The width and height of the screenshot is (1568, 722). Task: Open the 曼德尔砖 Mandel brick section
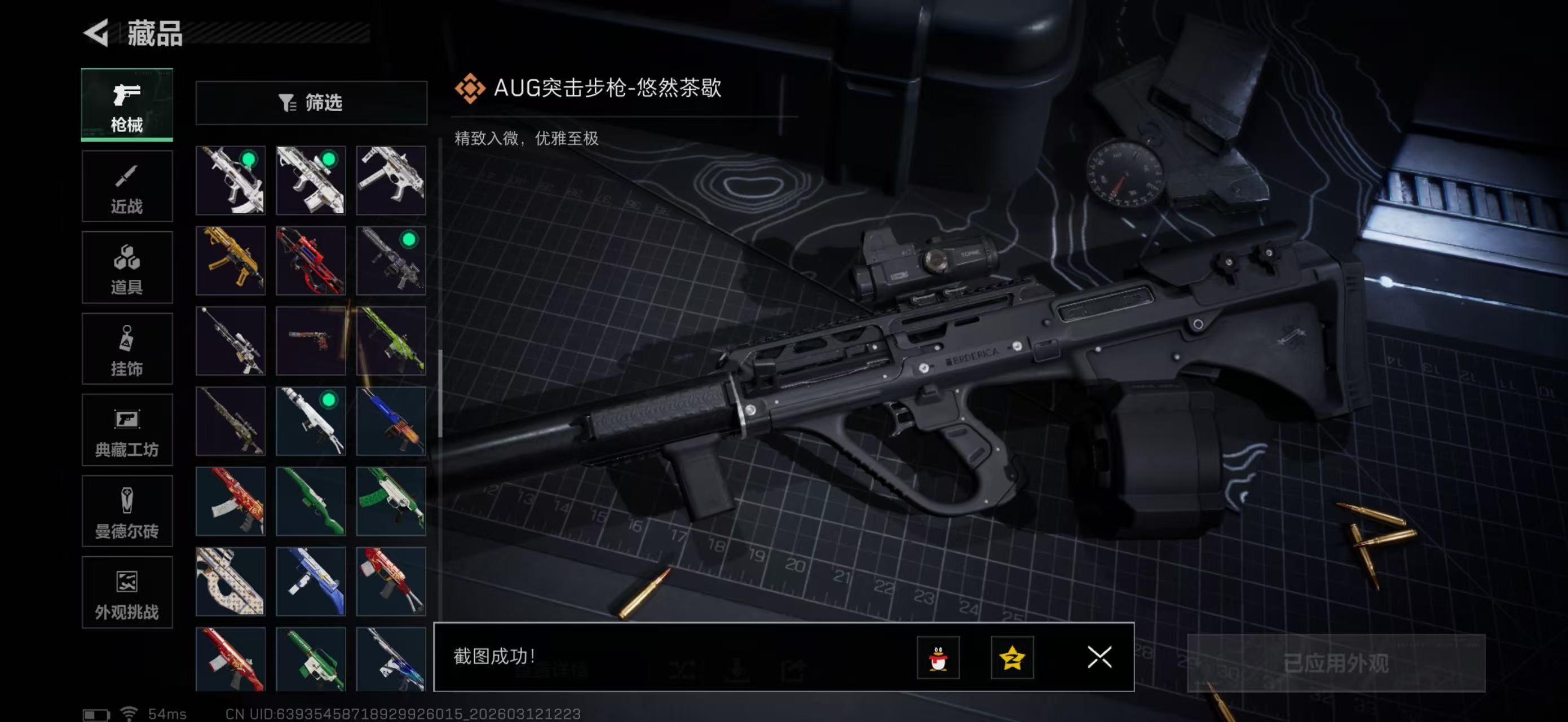(127, 512)
